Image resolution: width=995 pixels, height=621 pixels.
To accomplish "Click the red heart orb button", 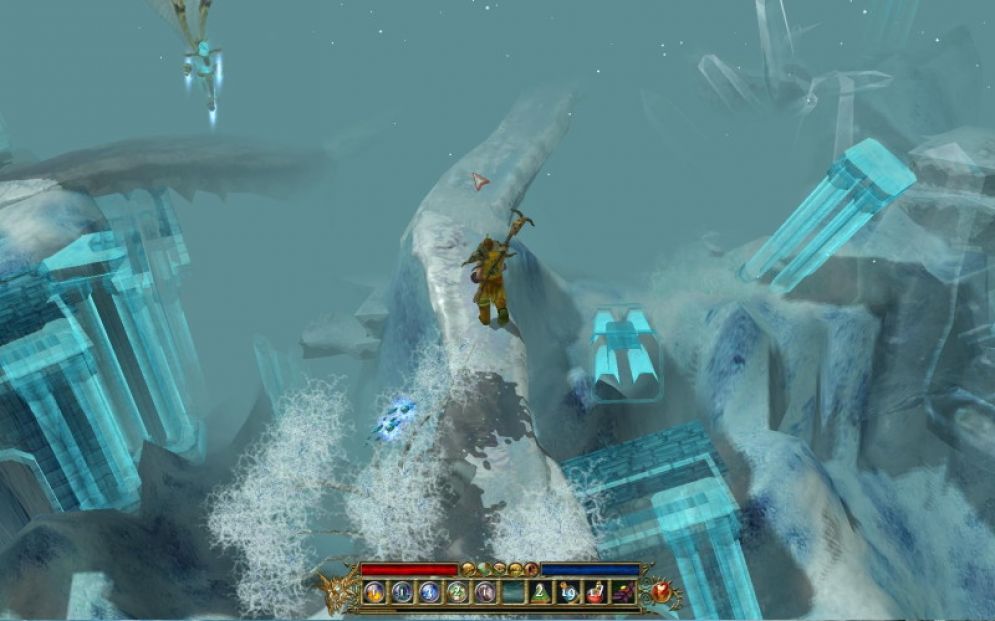I will [x=661, y=591].
